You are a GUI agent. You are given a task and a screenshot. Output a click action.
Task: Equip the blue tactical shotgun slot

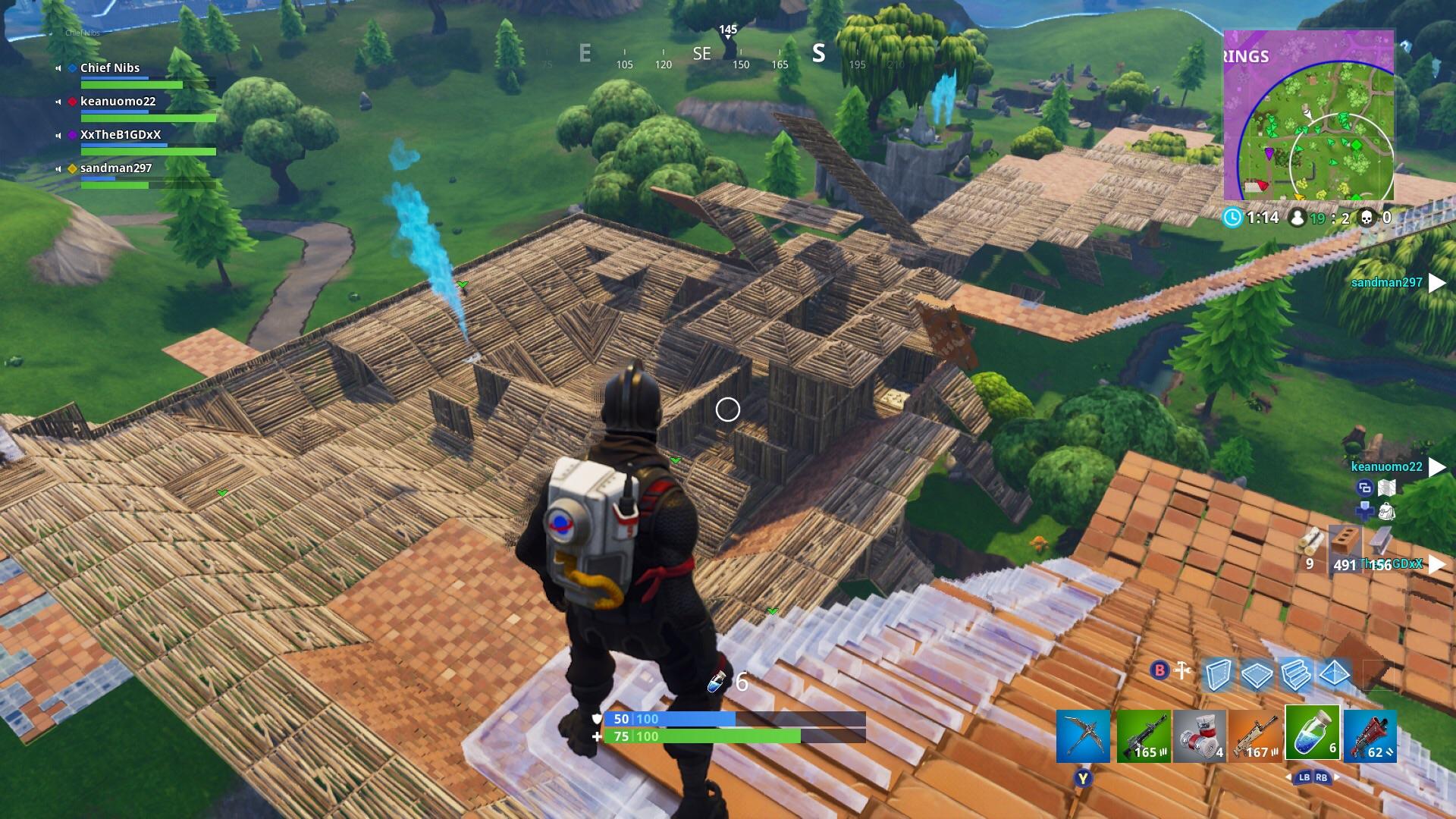(x=1370, y=736)
